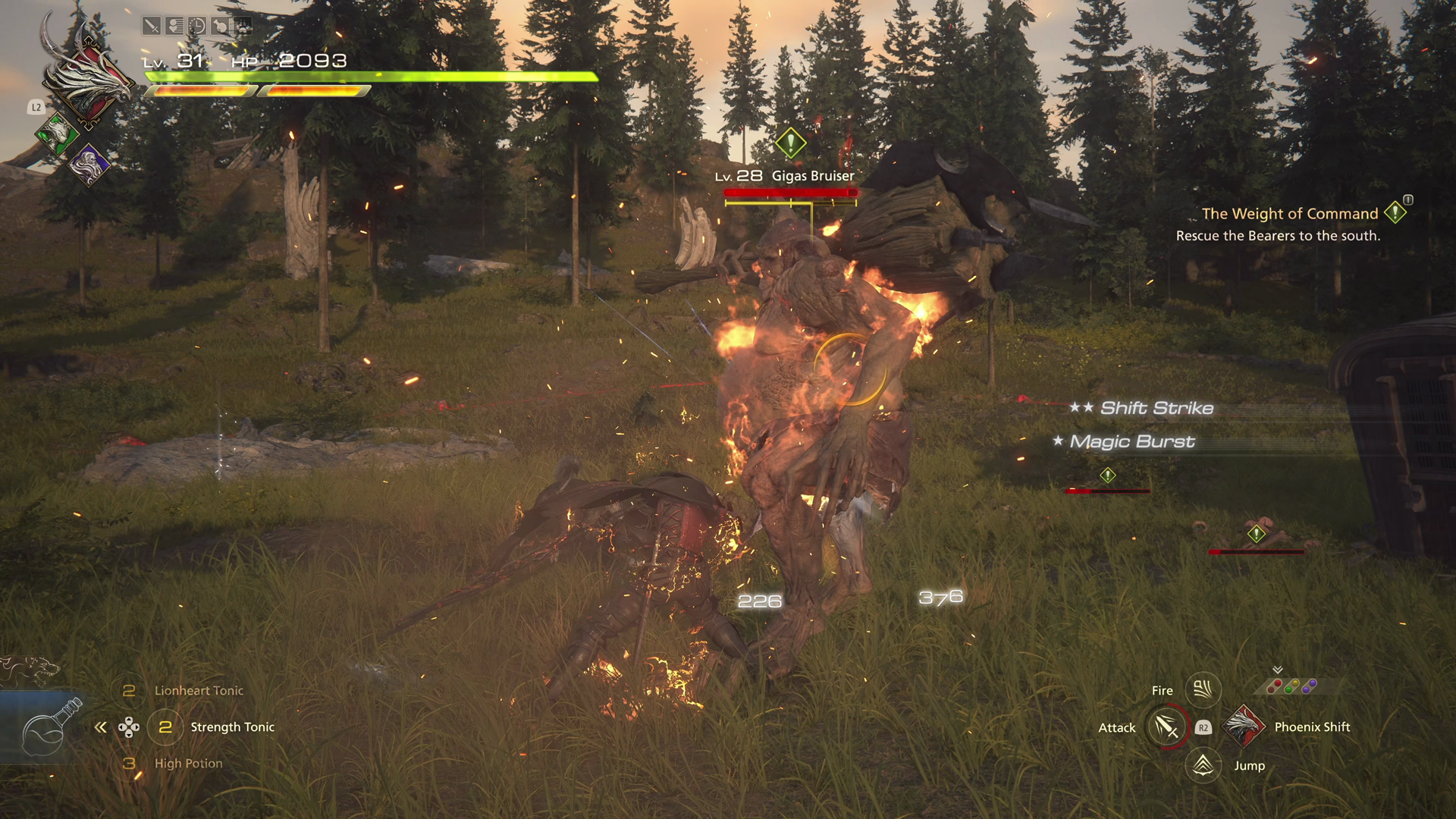
Task: Click the Fire ability icon
Action: point(1203,689)
